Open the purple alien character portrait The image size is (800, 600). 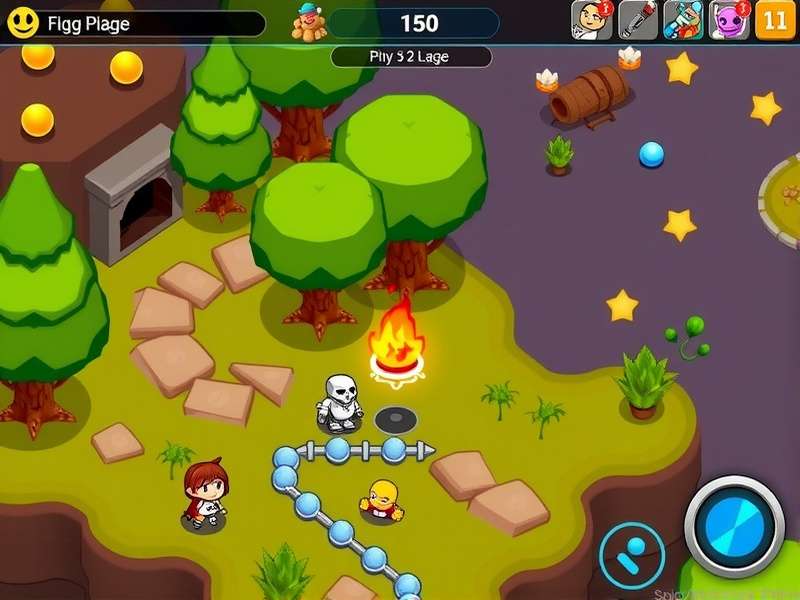pos(729,20)
